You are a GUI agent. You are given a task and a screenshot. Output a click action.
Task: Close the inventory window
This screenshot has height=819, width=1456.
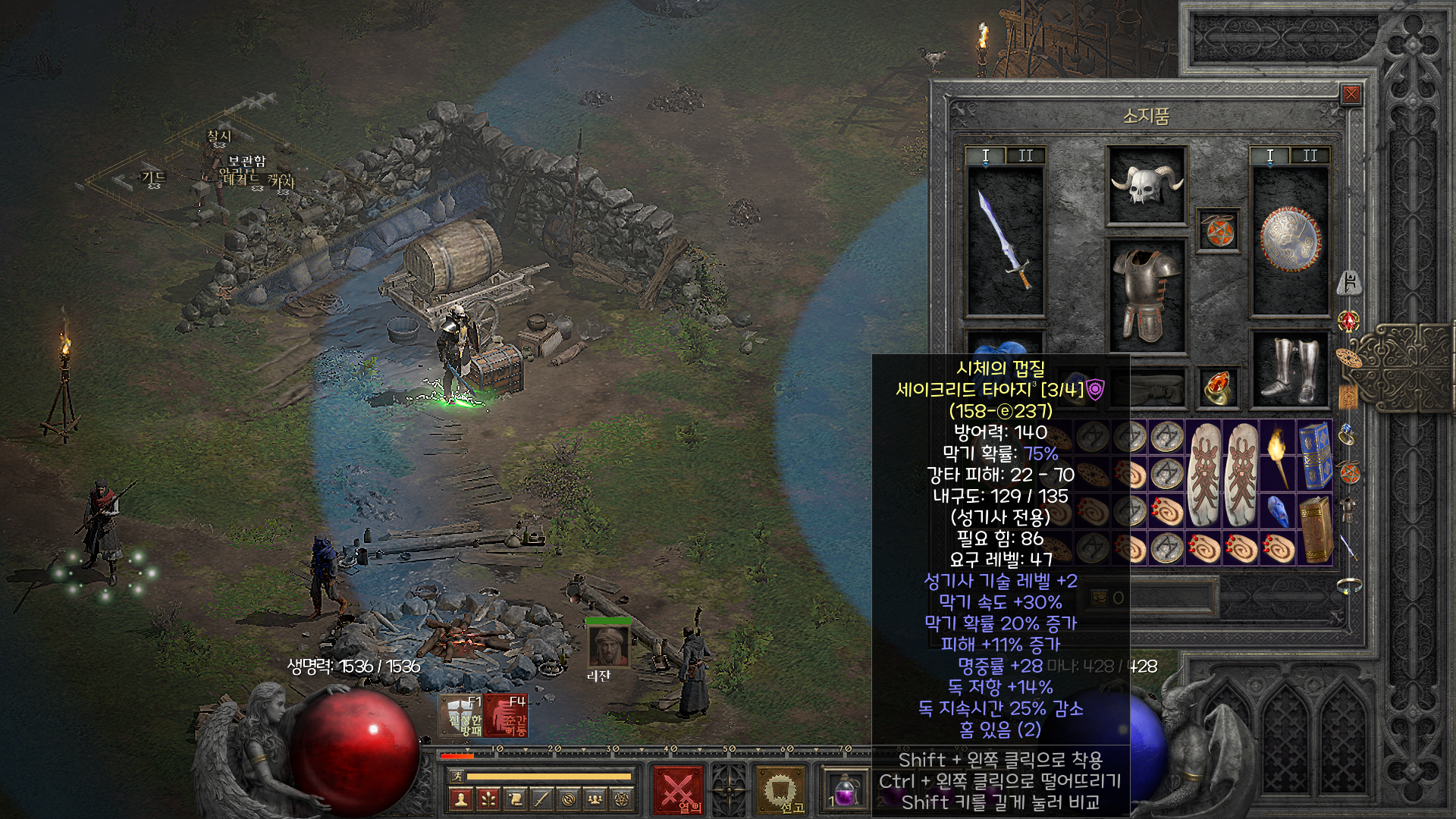pos(1351,95)
